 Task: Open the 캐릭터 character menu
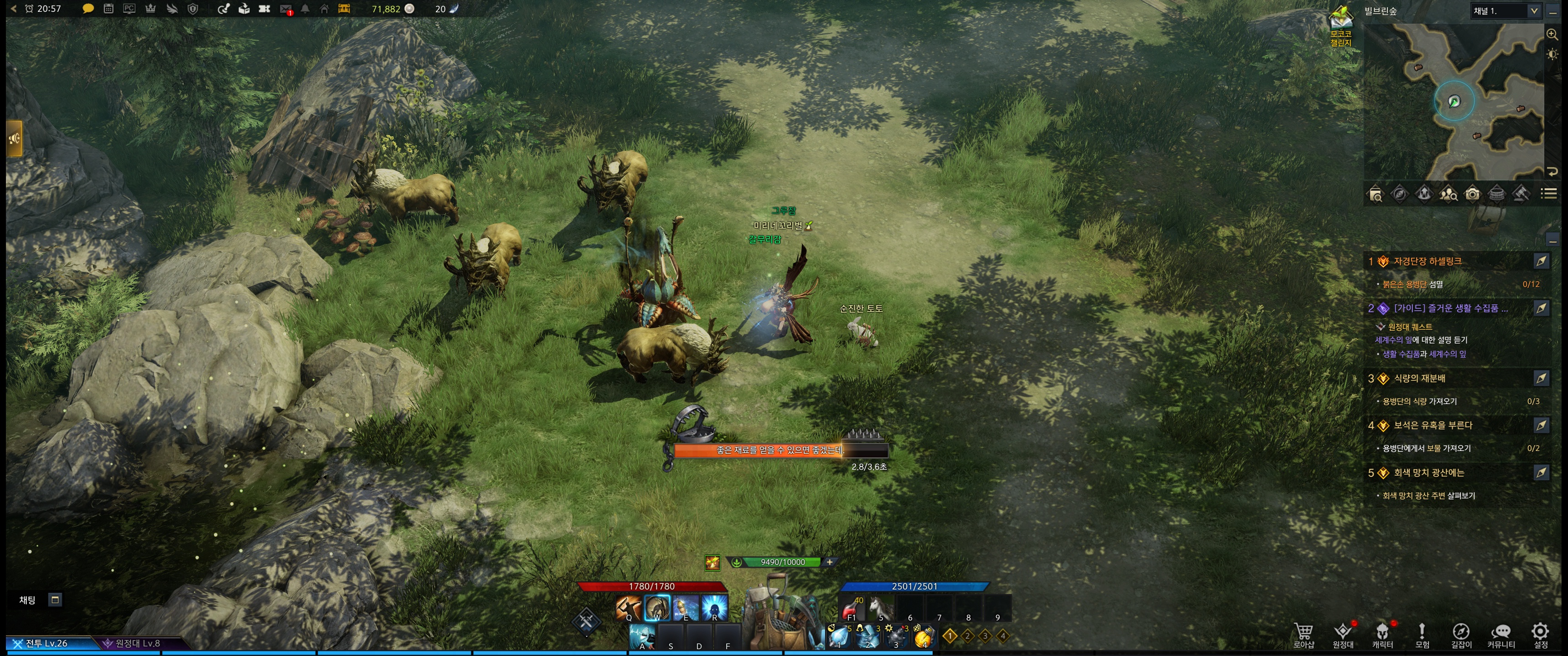click(1382, 635)
